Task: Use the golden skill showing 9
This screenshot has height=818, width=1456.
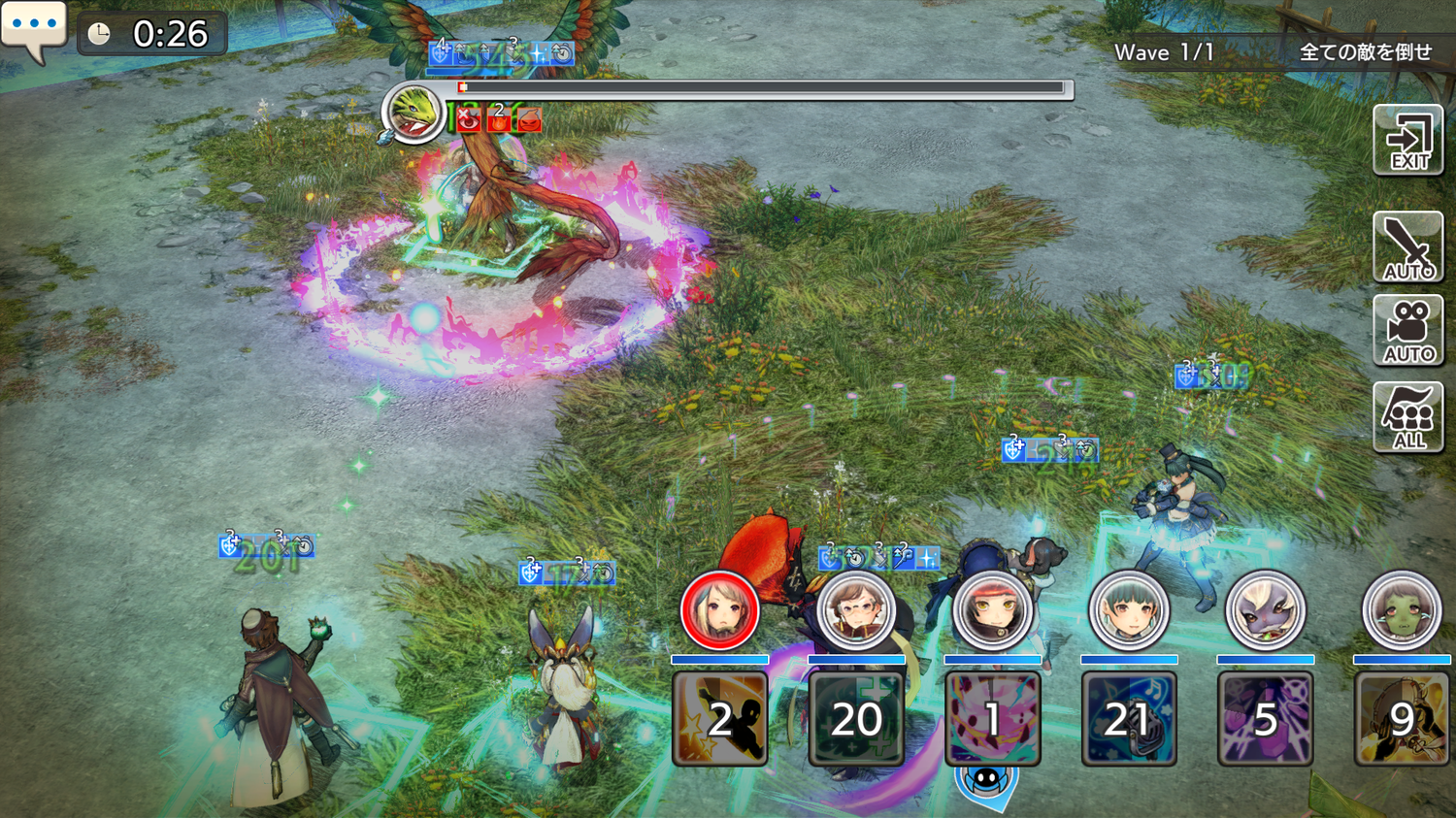Action: [1401, 719]
